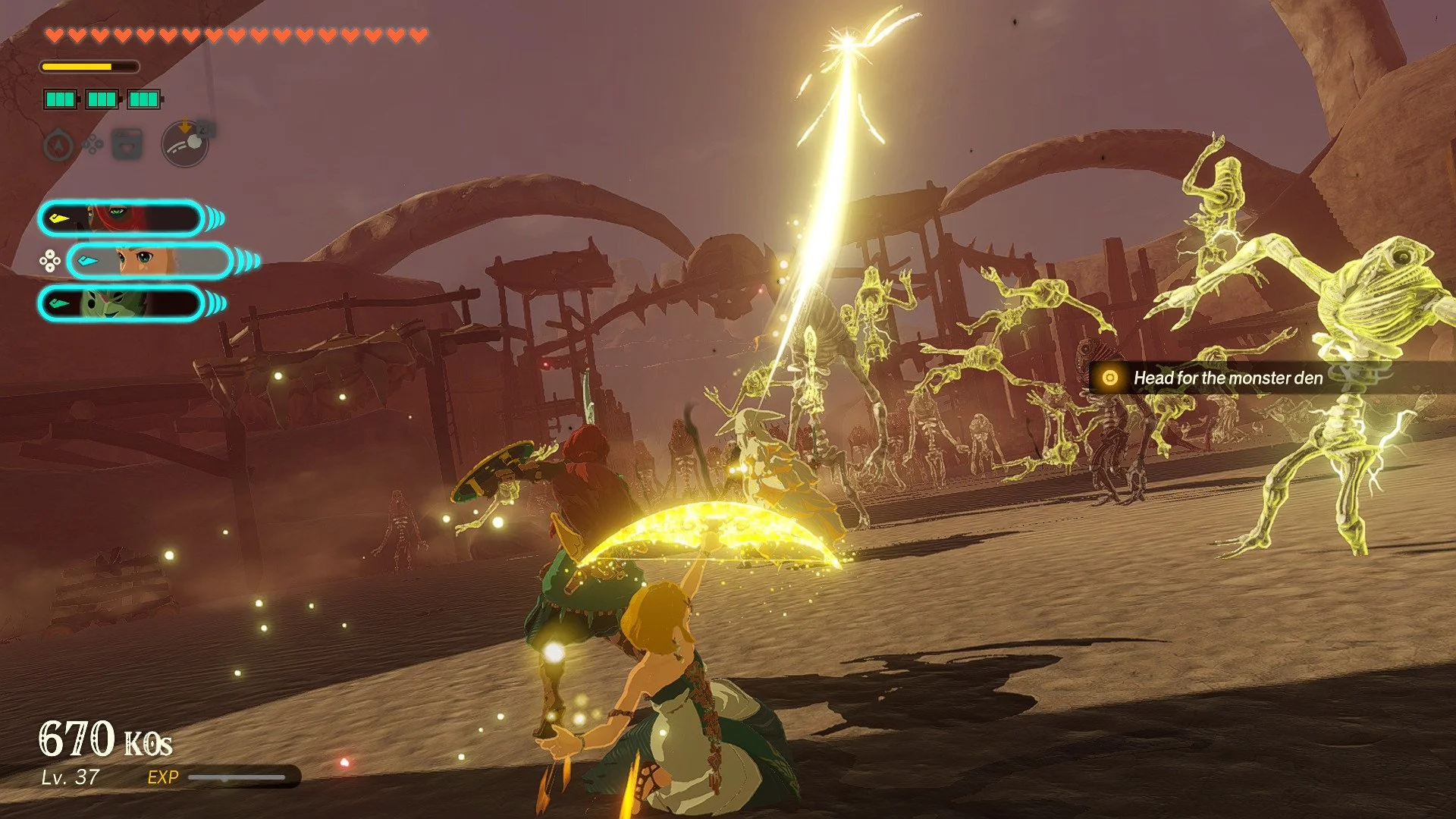The height and width of the screenshot is (819, 1456).
Task: Open the heart item pouch icon
Action: (x=127, y=144)
